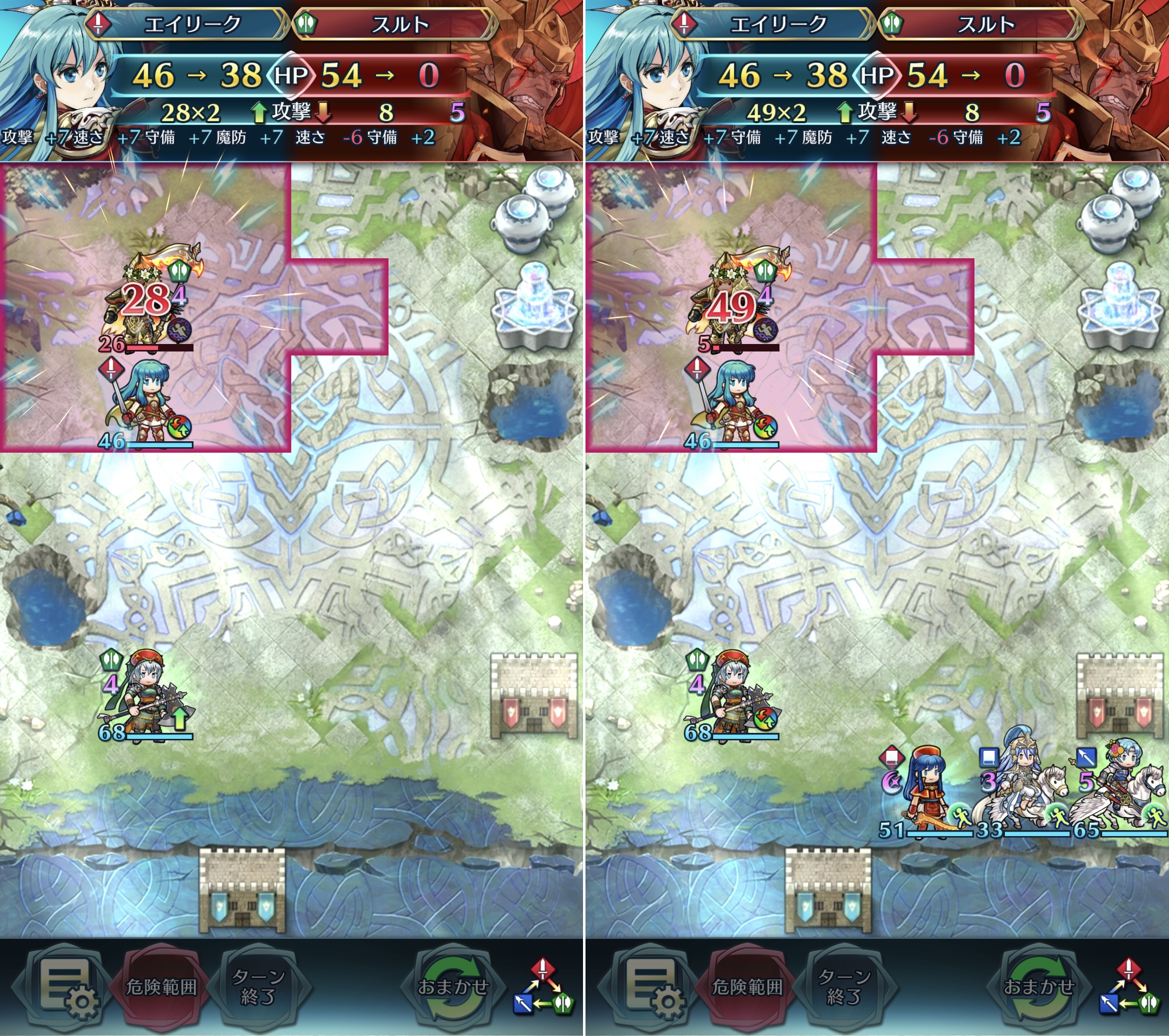This screenshot has height=1036, width=1169.
Task: Toggle 危険範囲 danger area in right screenshot
Action: tap(747, 986)
